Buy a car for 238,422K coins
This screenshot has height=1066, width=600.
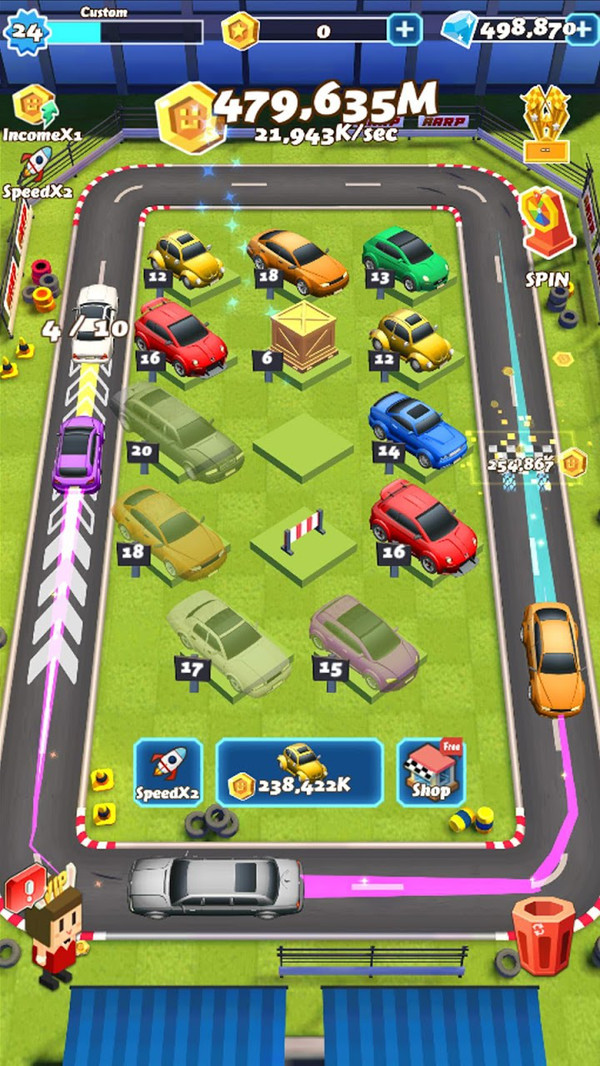click(299, 773)
